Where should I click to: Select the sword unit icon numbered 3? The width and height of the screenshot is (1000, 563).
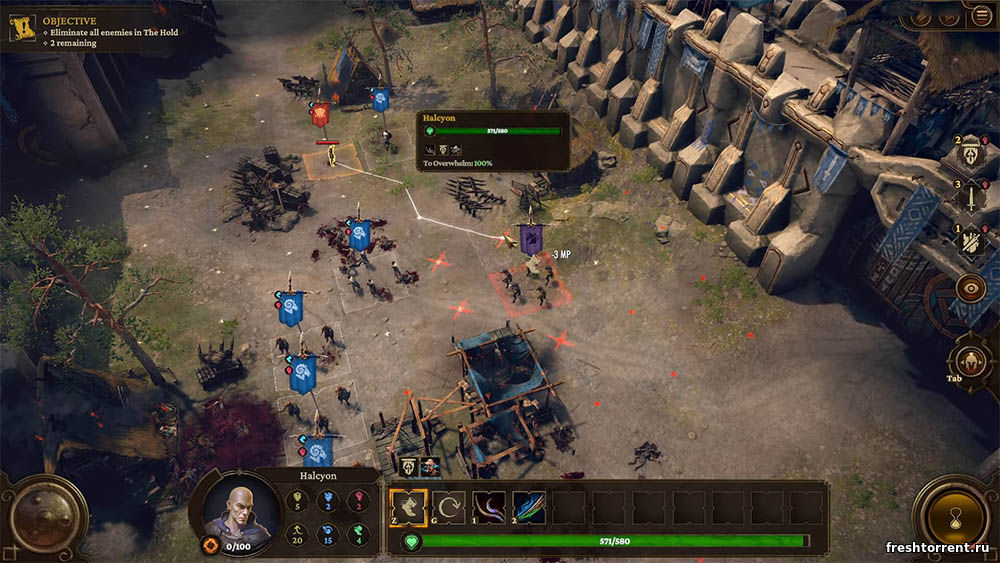971,197
